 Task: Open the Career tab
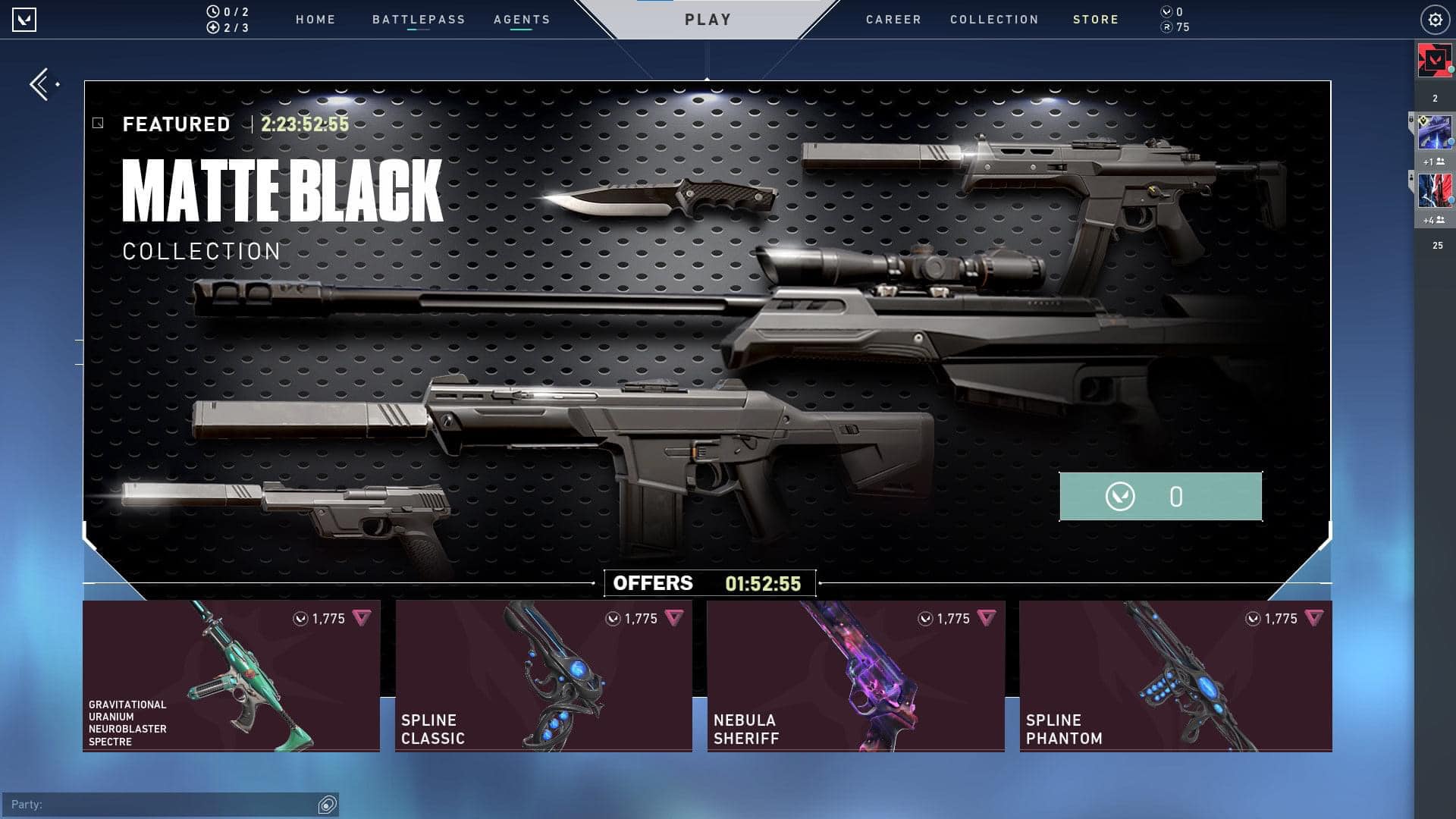[x=893, y=20]
